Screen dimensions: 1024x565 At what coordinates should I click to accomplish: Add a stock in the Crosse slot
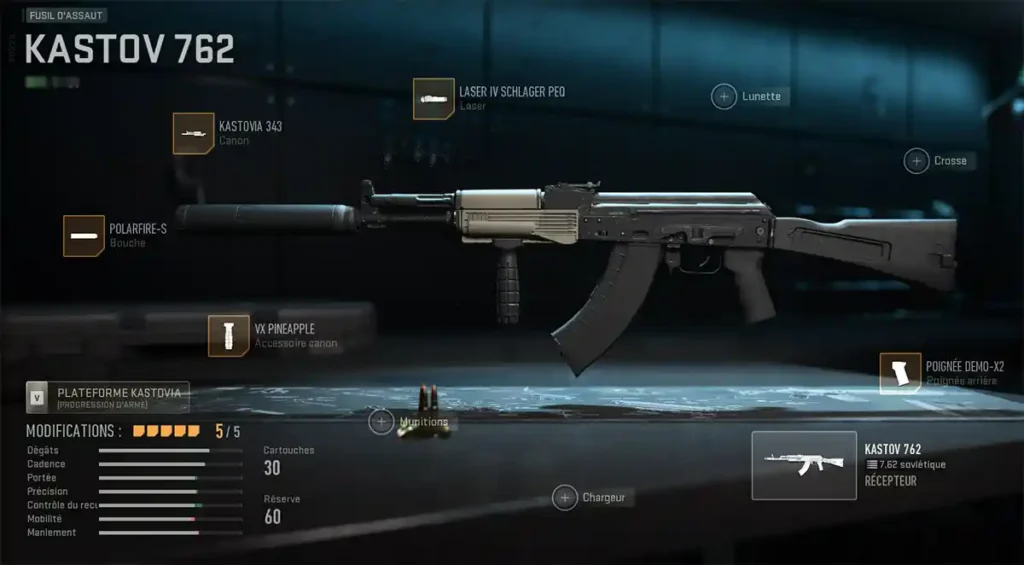point(916,160)
